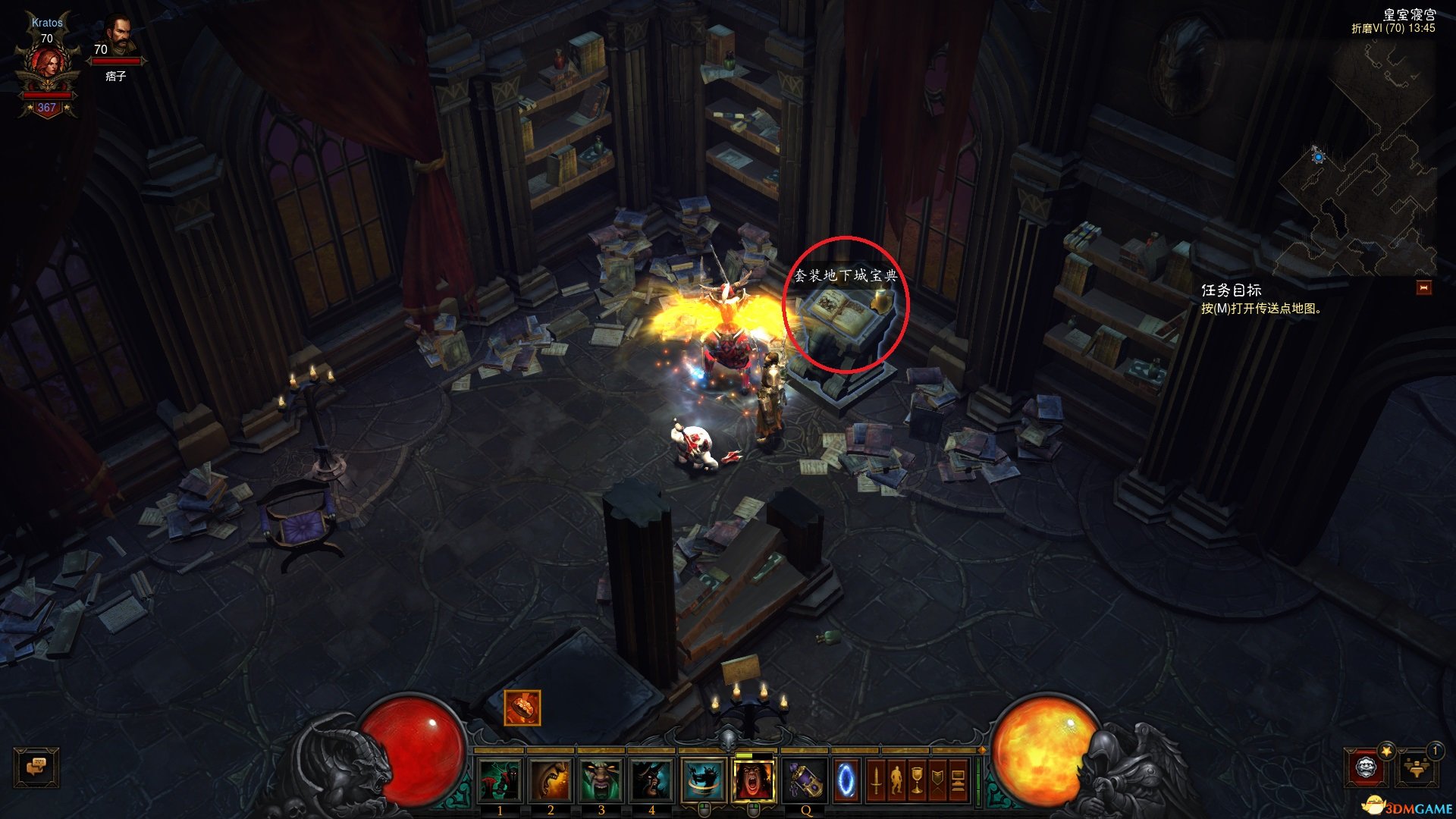
Task: Open the silver lion face icon
Action: (1367, 767)
